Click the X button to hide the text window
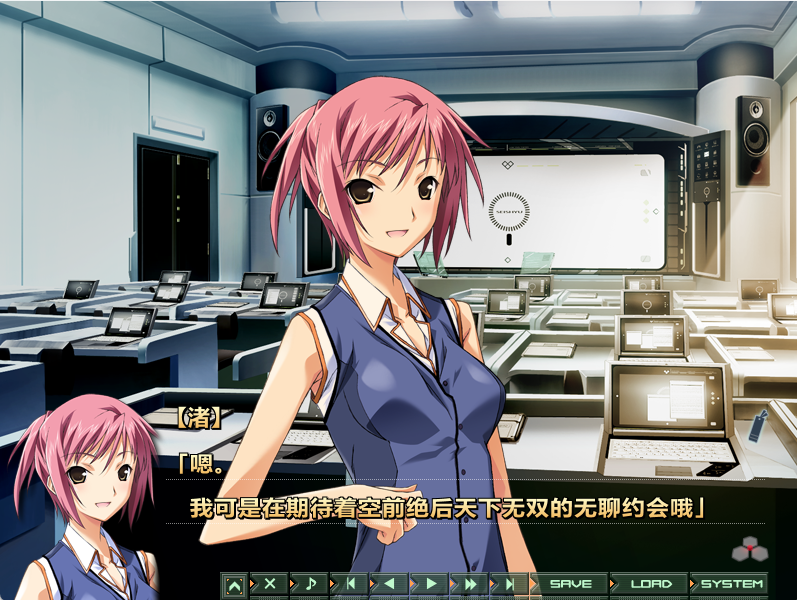The height and width of the screenshot is (600, 797). pyautogui.click(x=269, y=583)
